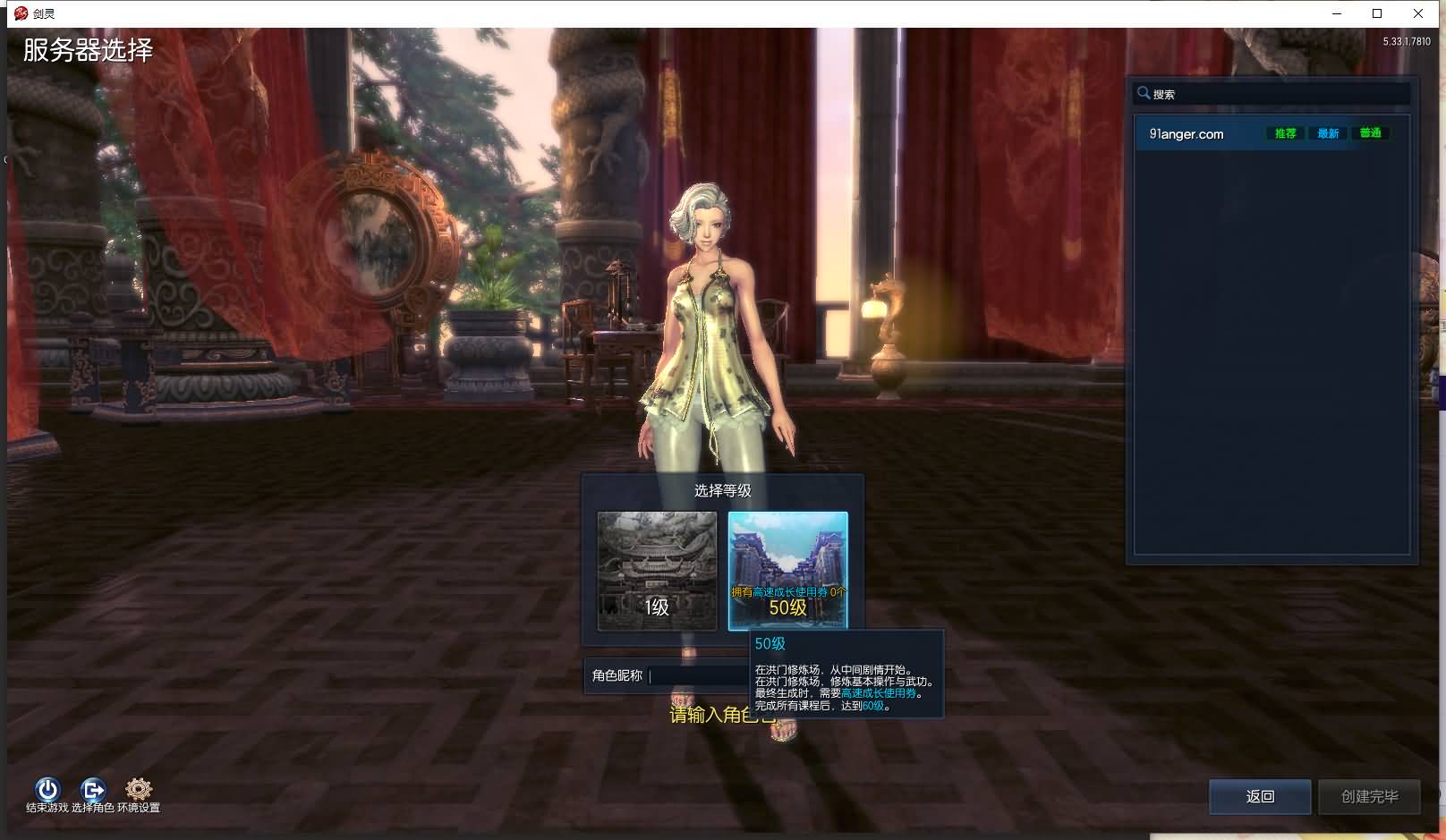Click the 结束游戏 power icon
This screenshot has width=1446, height=840.
47,789
